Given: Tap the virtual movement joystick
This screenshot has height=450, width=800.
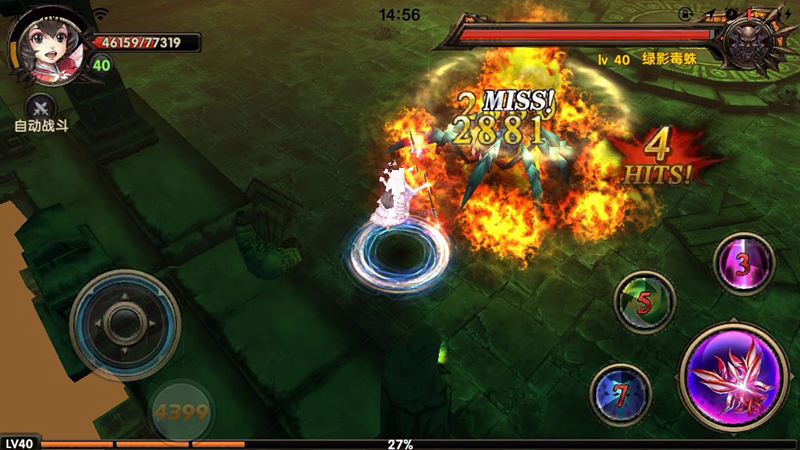Looking at the screenshot, I should pos(125,323).
